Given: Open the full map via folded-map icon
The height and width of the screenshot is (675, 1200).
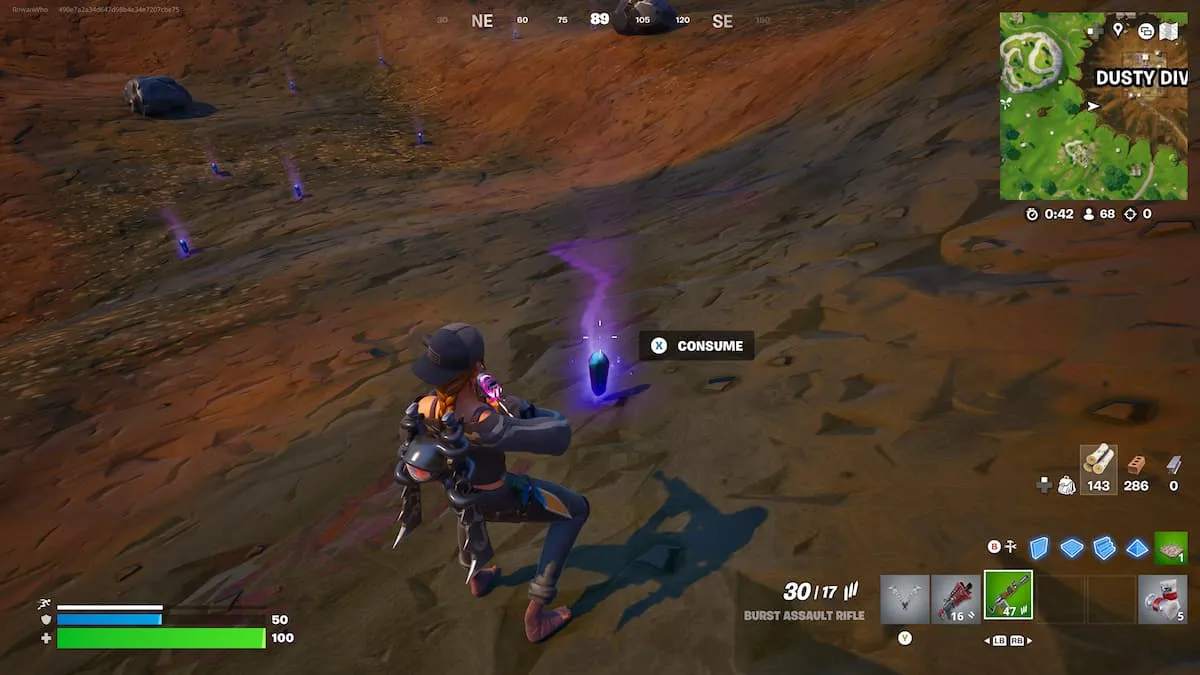Looking at the screenshot, I should 1169,31.
